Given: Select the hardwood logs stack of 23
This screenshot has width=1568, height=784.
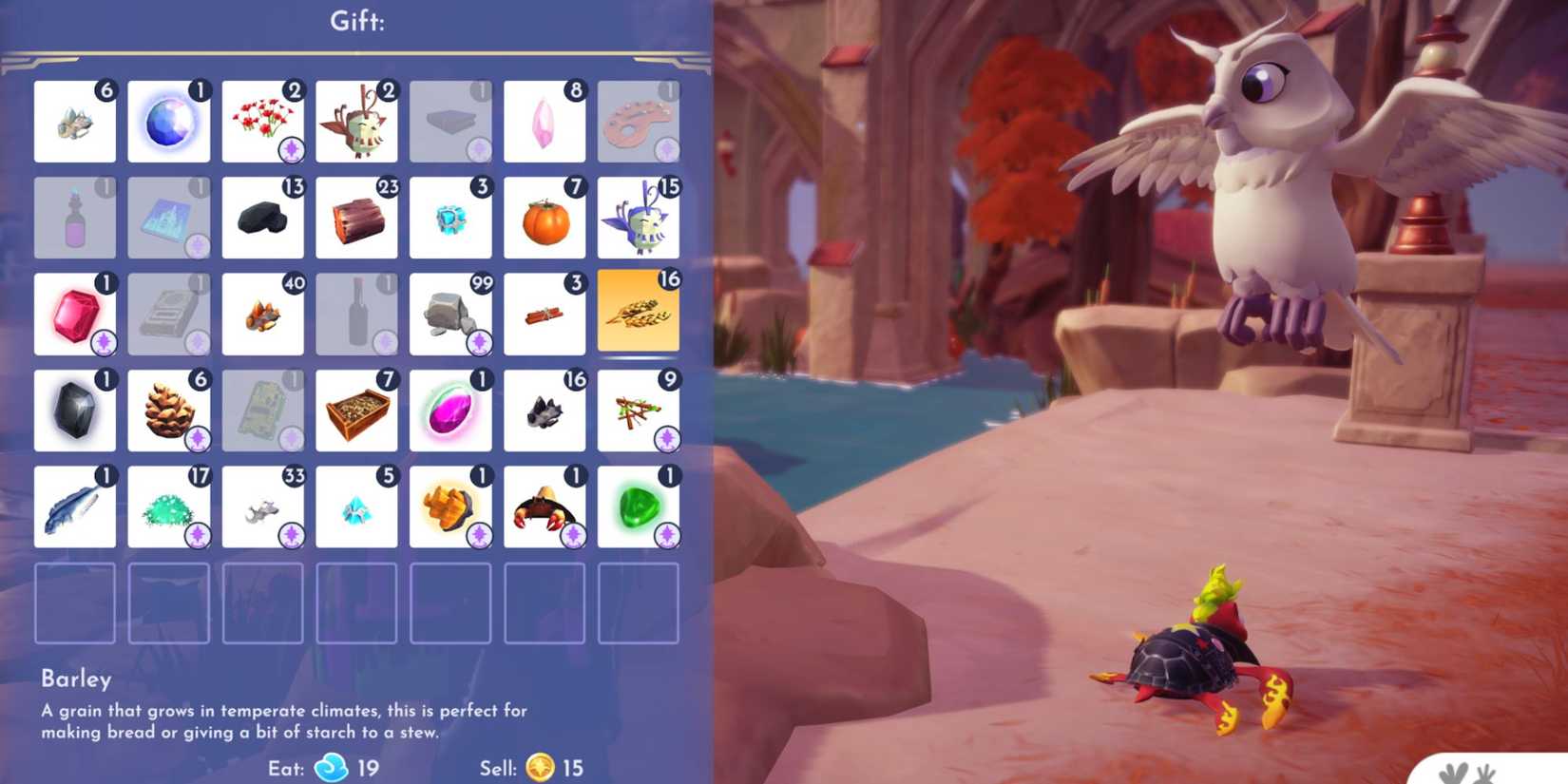Looking at the screenshot, I should (357, 218).
